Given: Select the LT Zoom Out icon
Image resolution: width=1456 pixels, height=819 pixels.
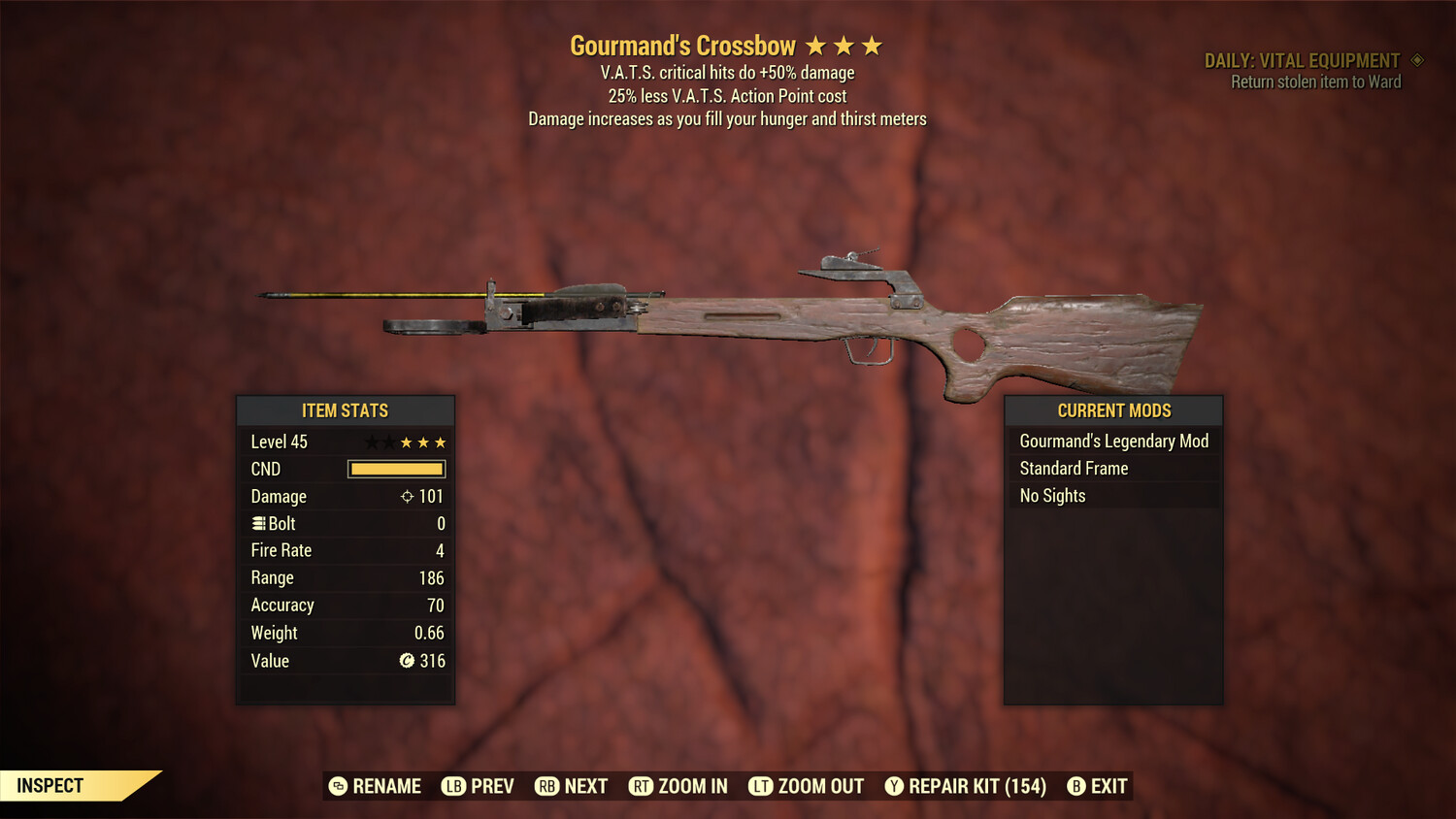Looking at the screenshot, I should click(x=759, y=786).
